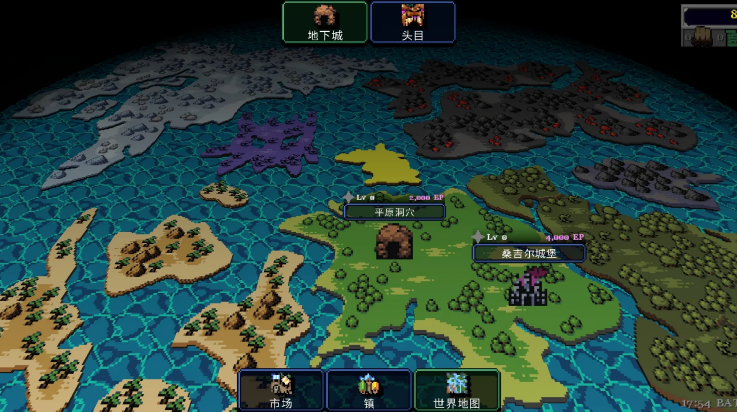The height and width of the screenshot is (412, 737).
Task: Show the 世界地图 world map
Action: click(x=457, y=390)
